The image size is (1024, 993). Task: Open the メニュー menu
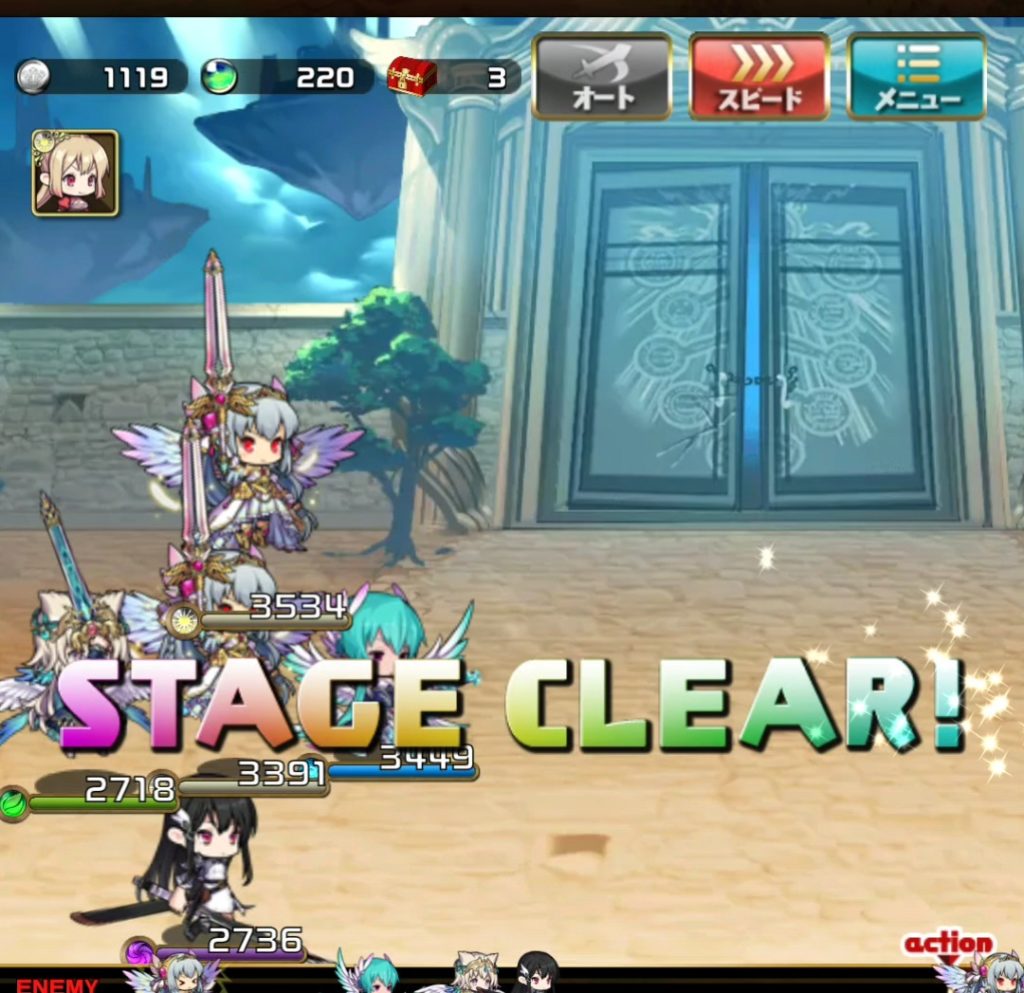click(916, 77)
